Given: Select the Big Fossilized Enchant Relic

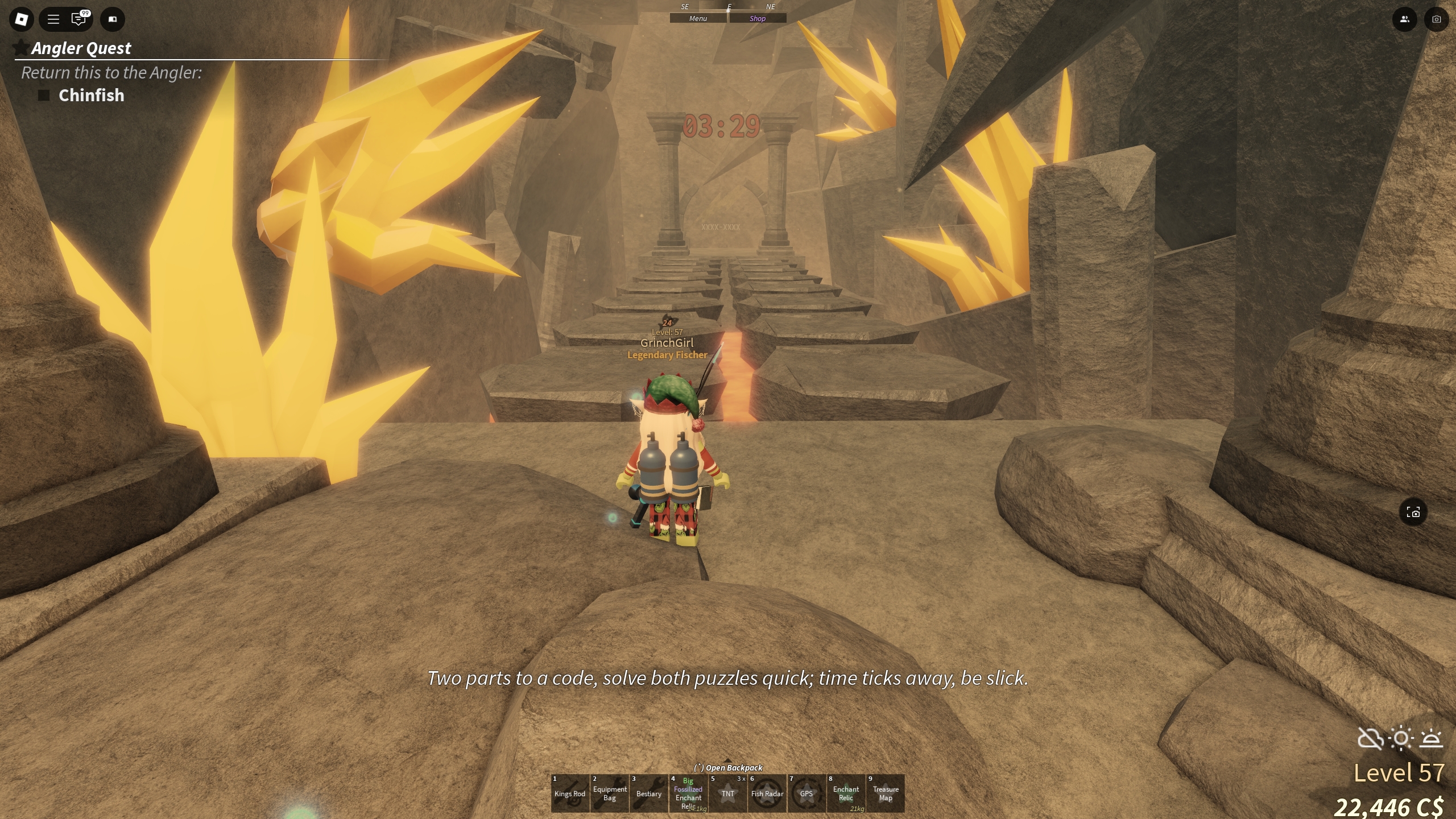Looking at the screenshot, I should pos(688,793).
